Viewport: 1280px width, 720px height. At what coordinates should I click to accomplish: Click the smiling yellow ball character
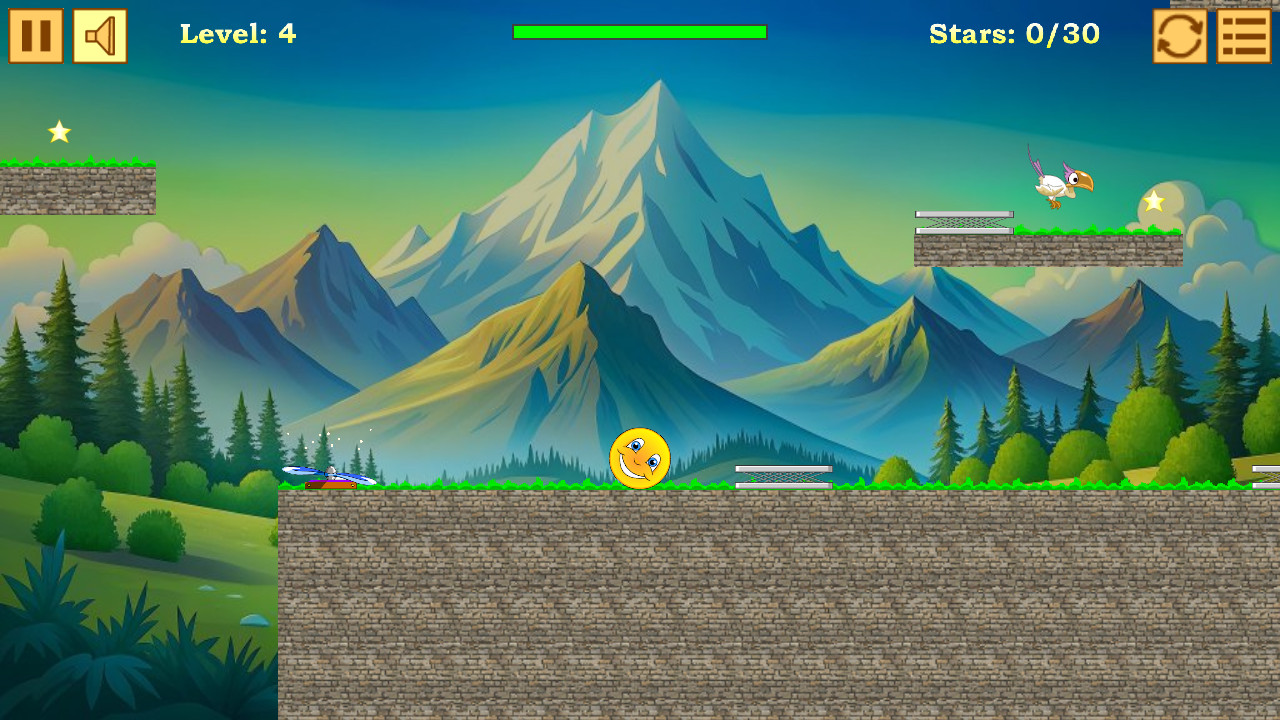point(641,458)
